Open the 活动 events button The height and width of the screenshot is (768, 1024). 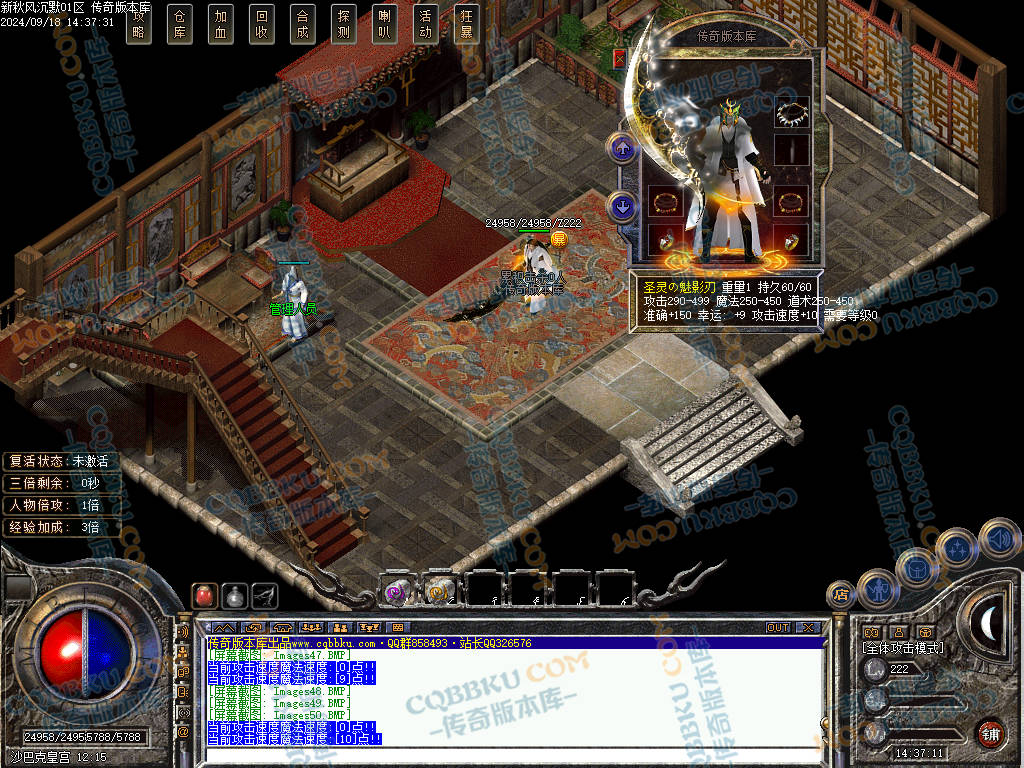[x=426, y=24]
